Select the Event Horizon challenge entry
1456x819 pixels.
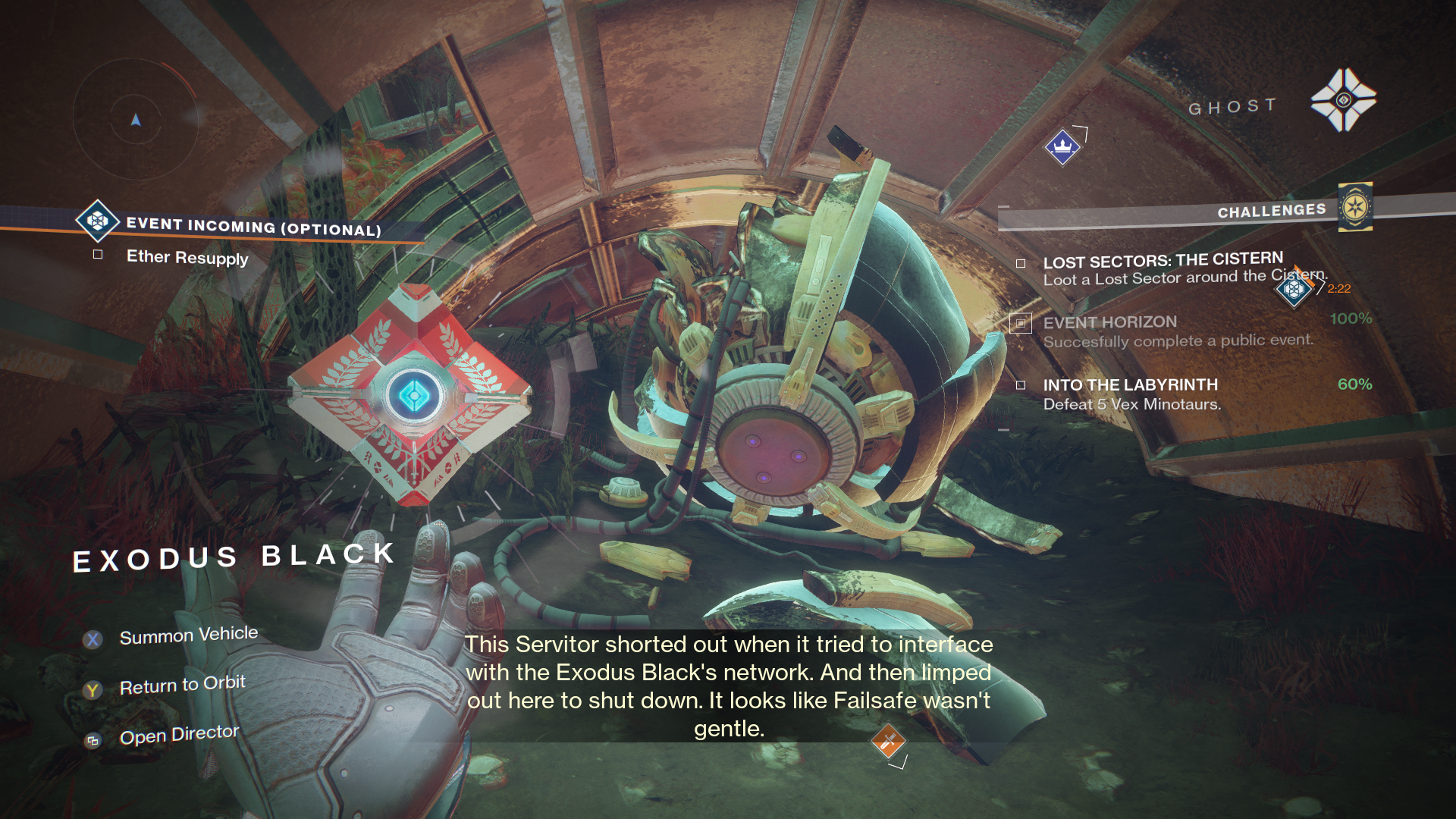coord(1109,323)
